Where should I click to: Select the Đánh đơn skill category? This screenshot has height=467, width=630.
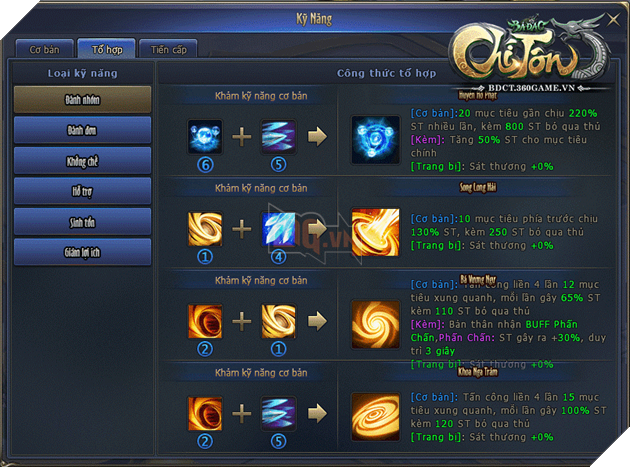coord(83,130)
